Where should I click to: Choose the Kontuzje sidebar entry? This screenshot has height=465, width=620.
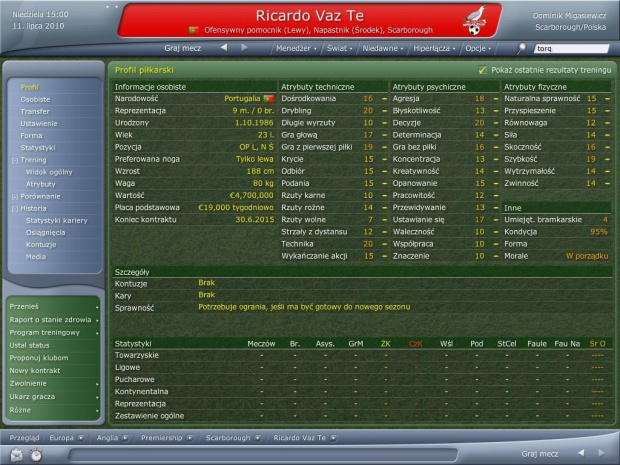[x=41, y=244]
